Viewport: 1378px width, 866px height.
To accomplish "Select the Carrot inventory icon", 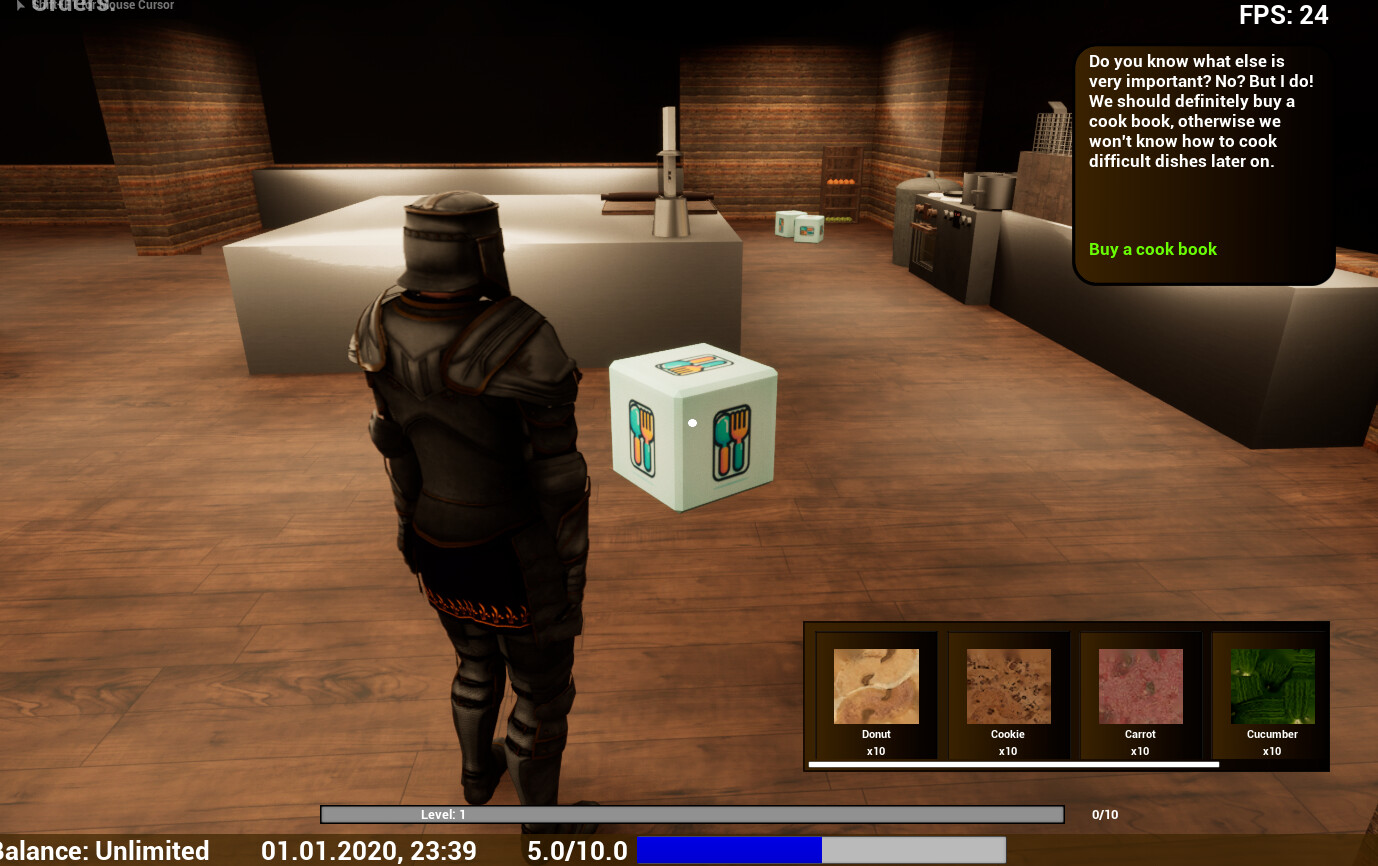I will click(x=1139, y=686).
